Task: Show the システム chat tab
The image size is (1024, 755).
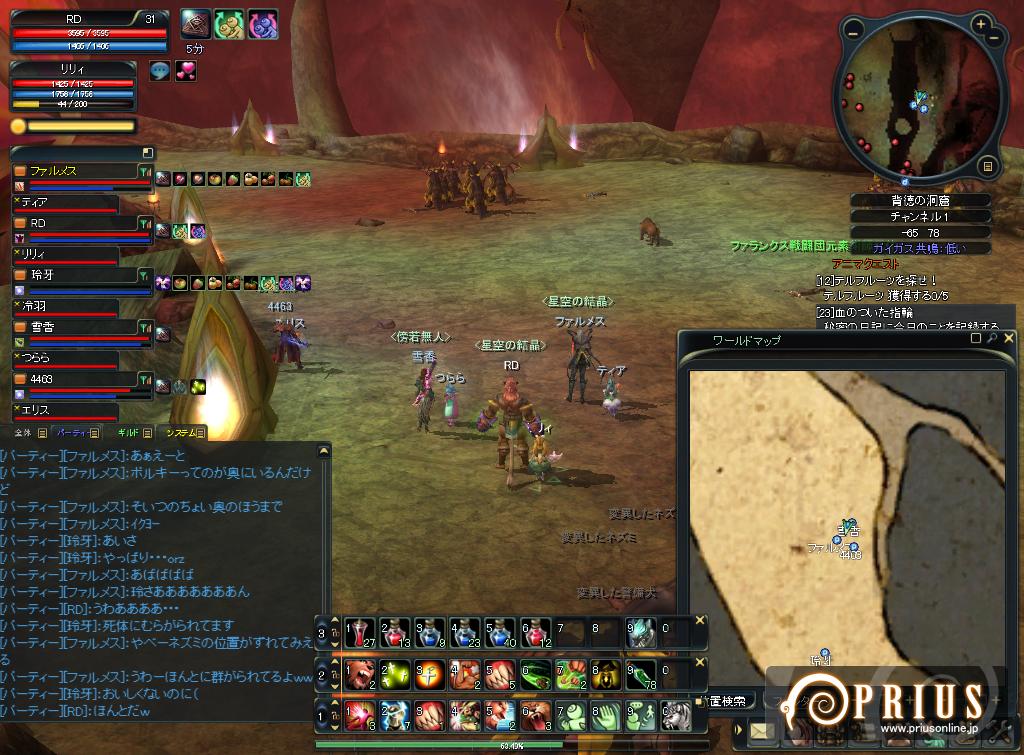Action: click(x=182, y=433)
